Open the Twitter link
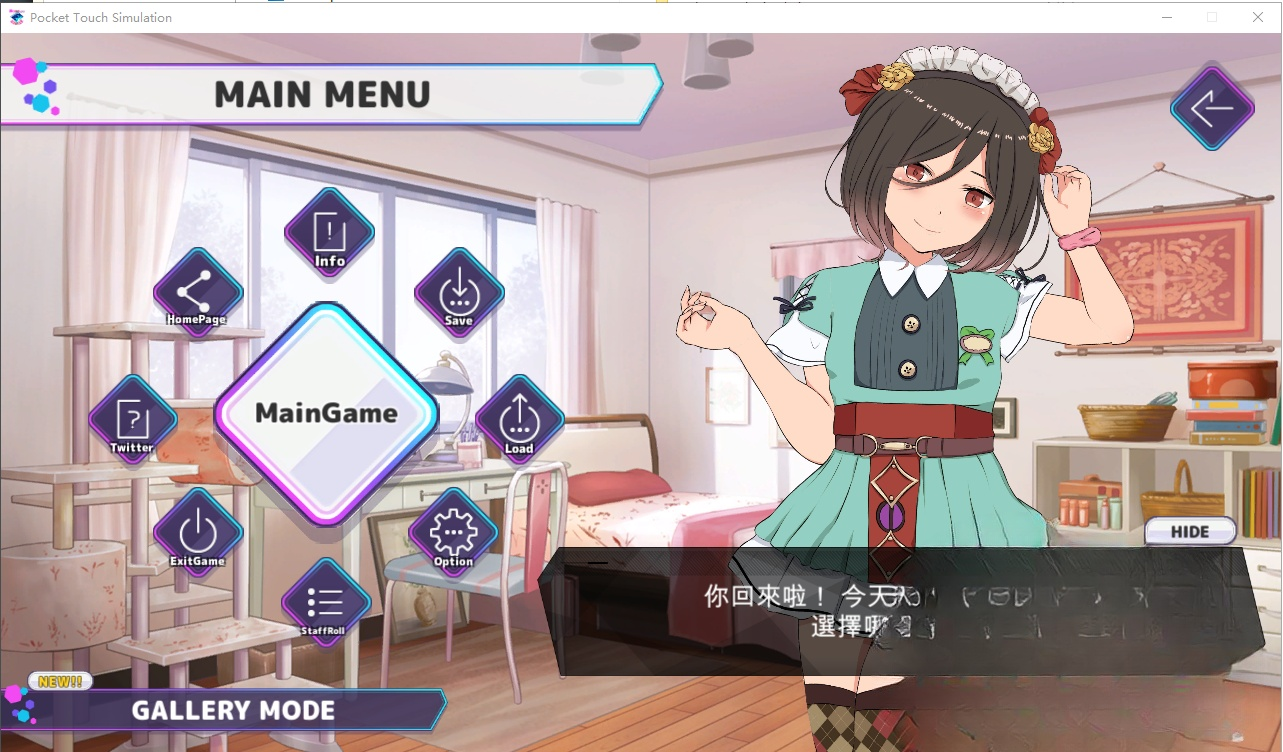This screenshot has height=752, width=1283. (x=132, y=421)
